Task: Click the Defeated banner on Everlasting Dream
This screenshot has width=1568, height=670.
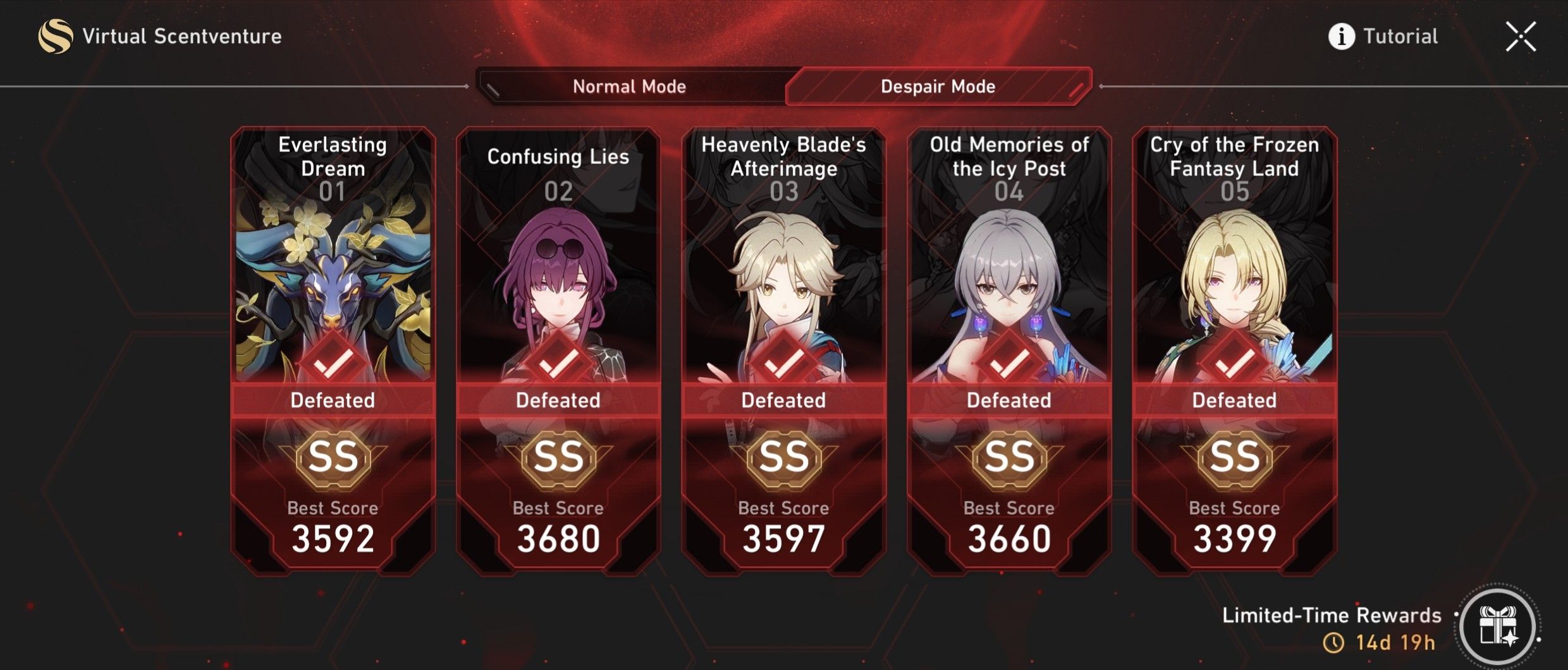Action: click(333, 399)
